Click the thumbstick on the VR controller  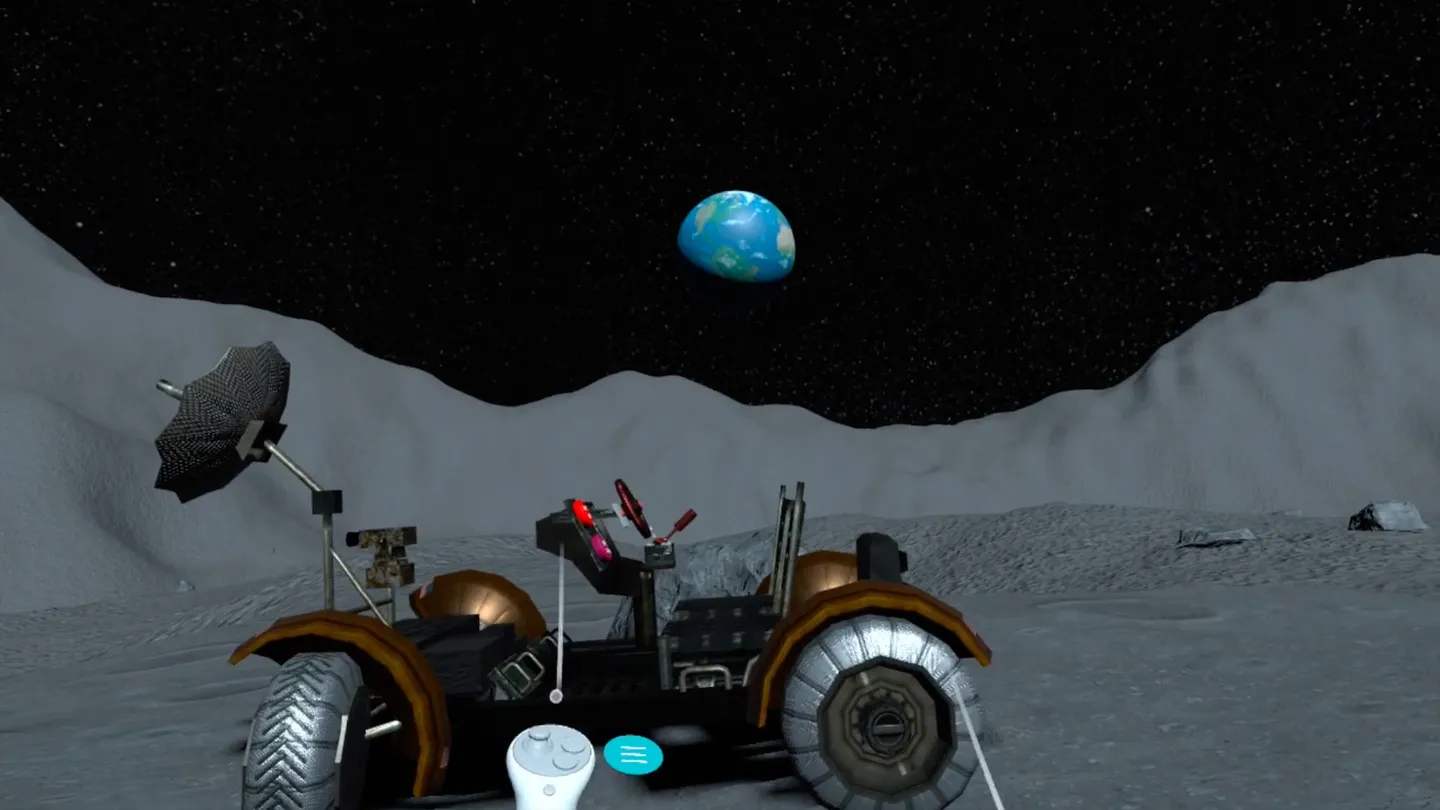(537, 743)
